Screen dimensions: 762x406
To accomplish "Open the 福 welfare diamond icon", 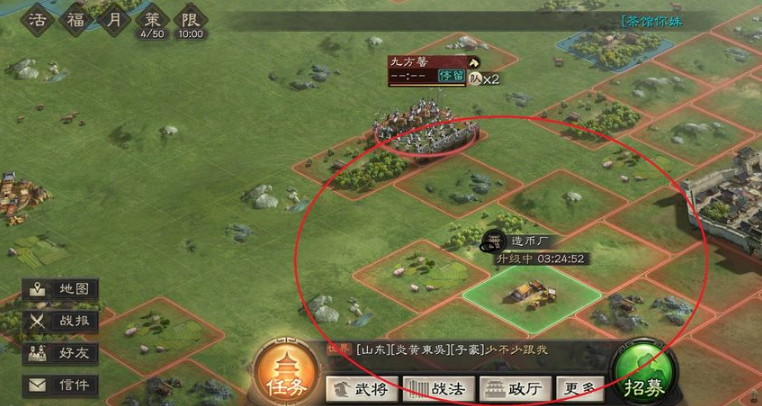I will pos(77,20).
